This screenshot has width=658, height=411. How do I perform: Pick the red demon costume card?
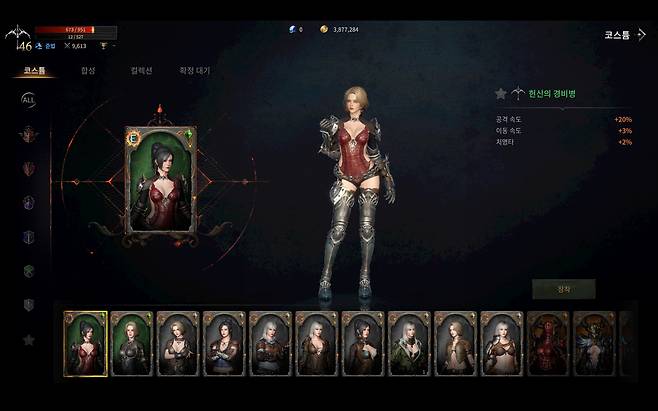(x=548, y=343)
